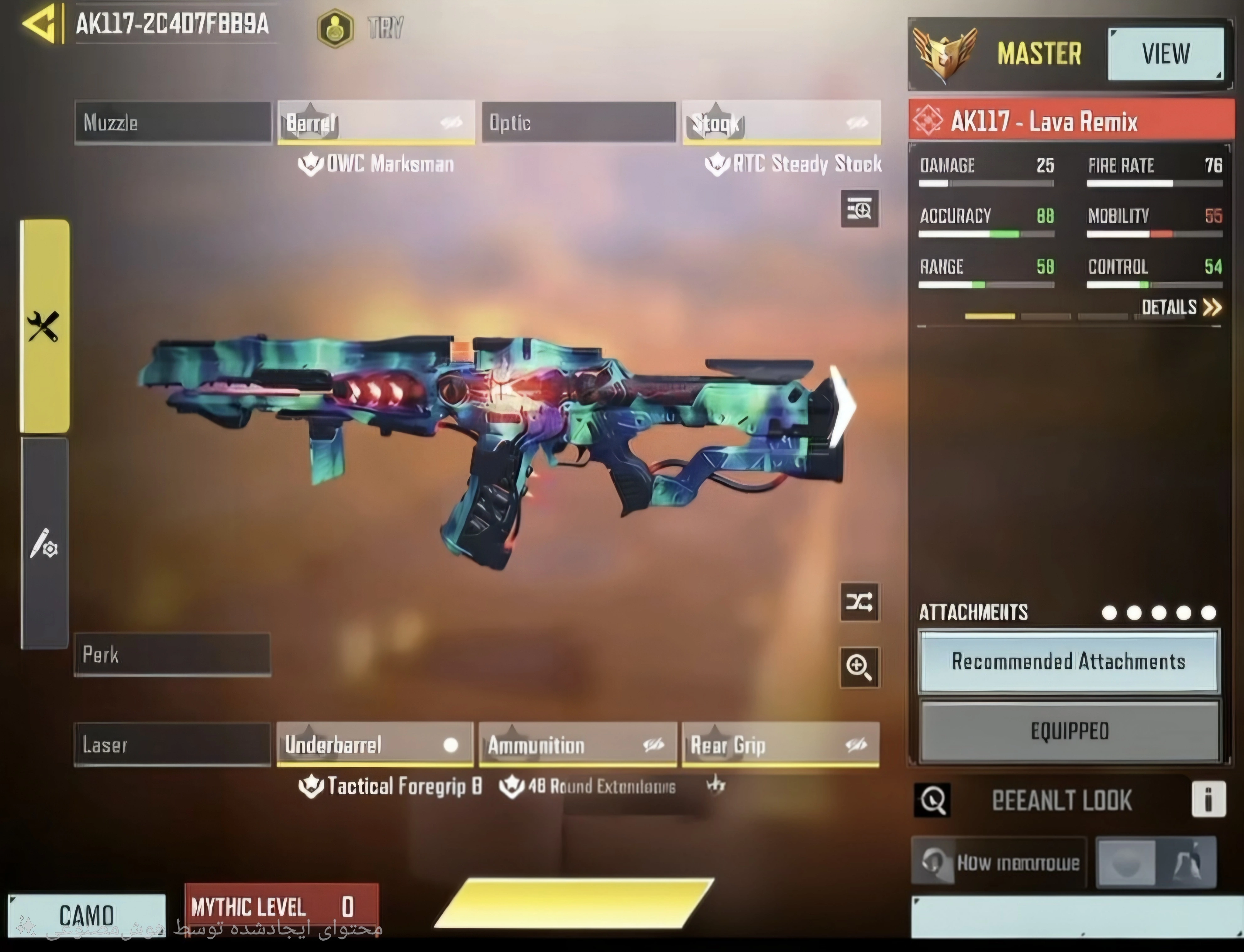Show weapon stat DETAILS
The image size is (1244, 952).
pos(1181,307)
